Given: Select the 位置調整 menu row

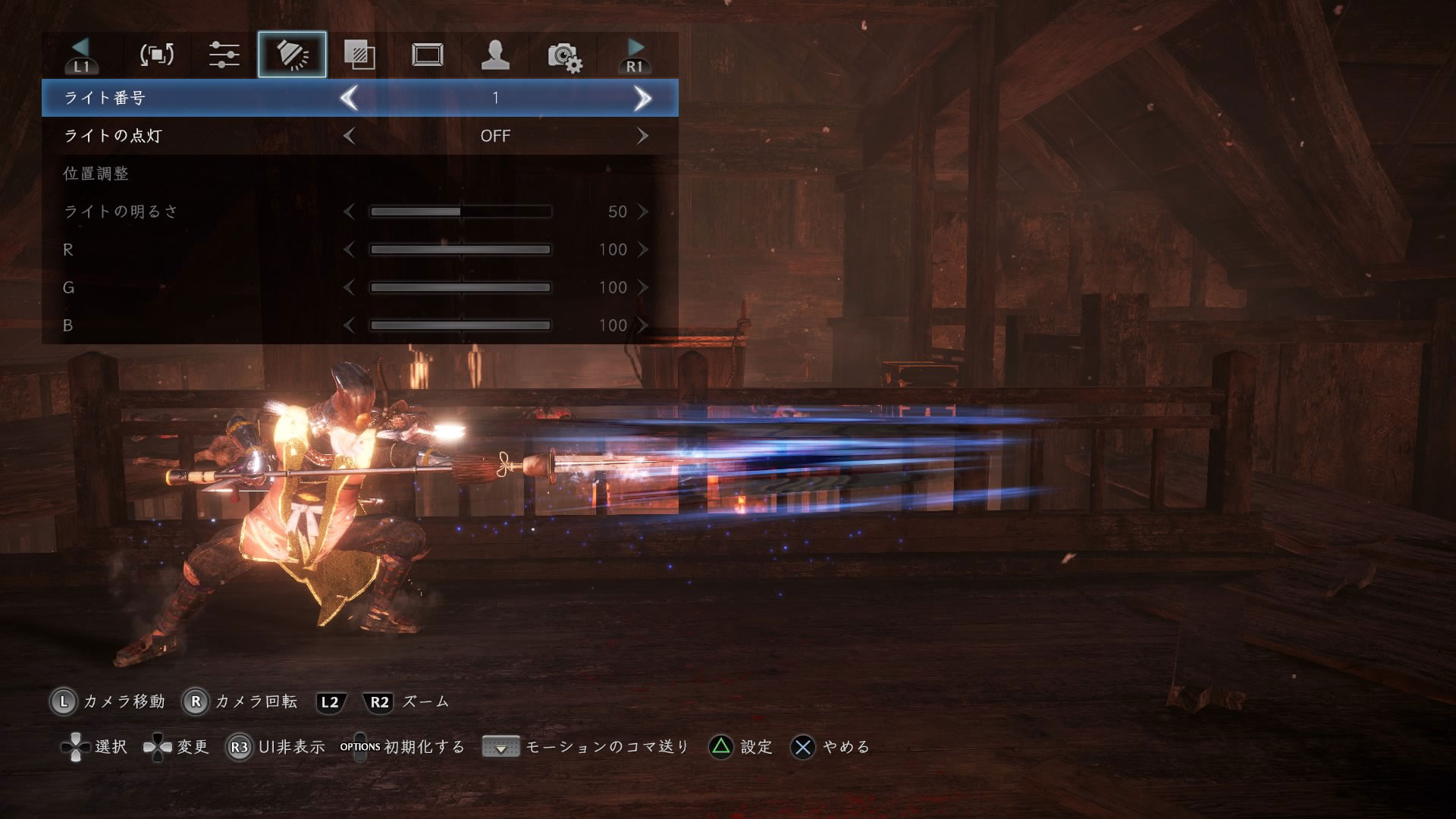Looking at the screenshot, I should [x=96, y=174].
